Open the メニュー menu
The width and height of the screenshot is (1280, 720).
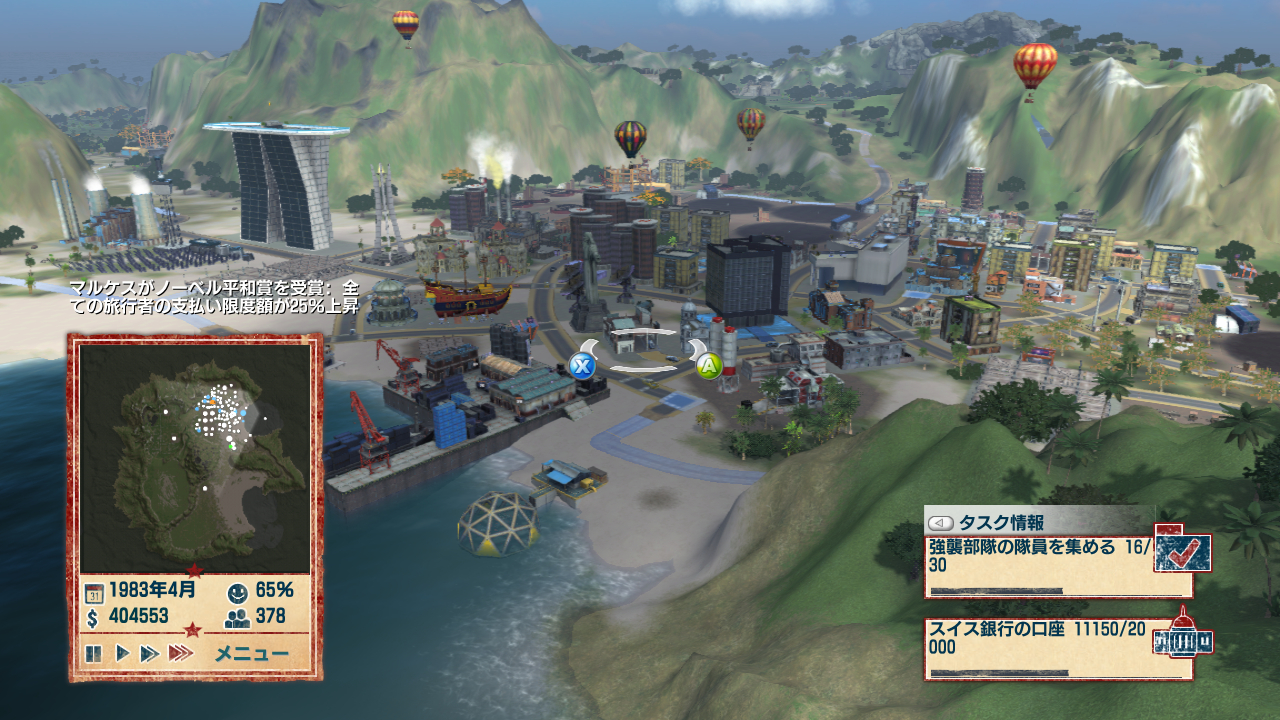point(252,655)
